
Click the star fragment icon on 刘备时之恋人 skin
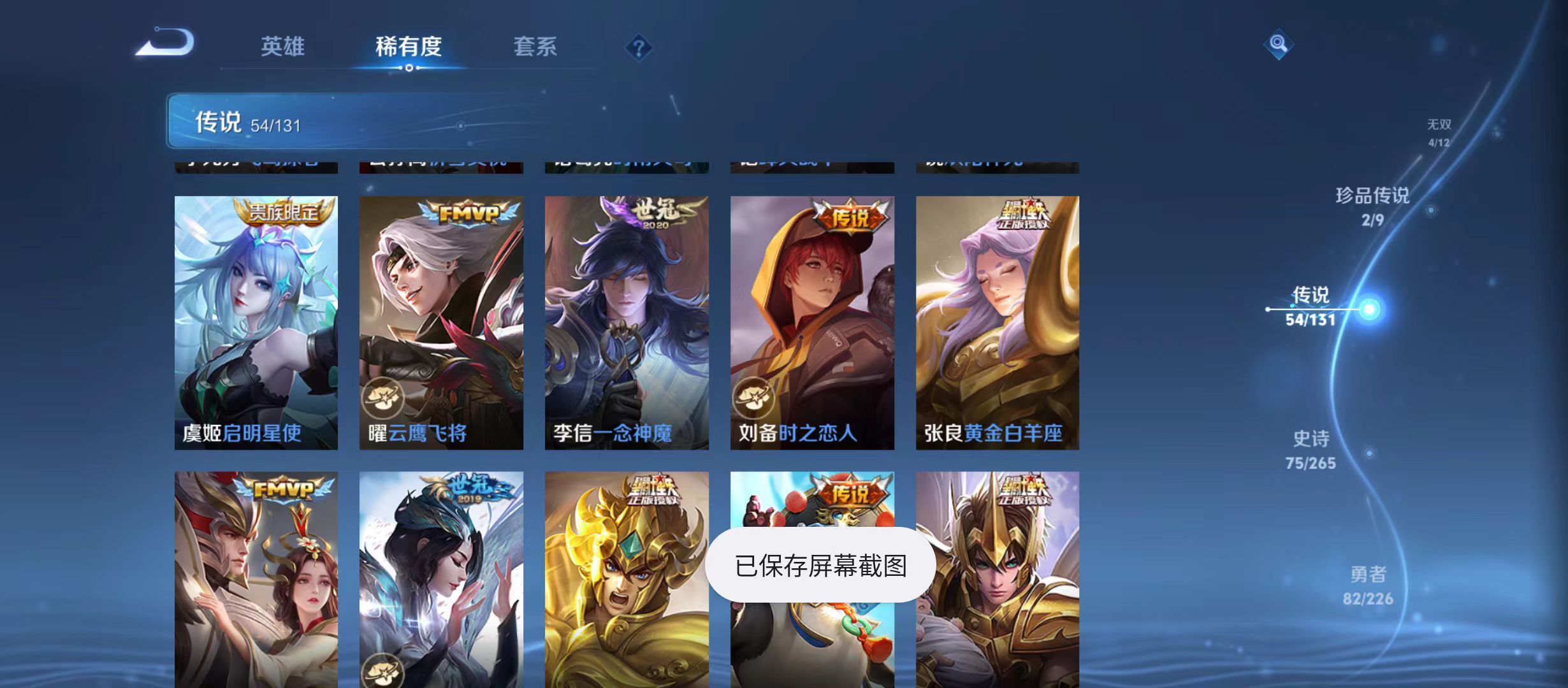(x=754, y=398)
